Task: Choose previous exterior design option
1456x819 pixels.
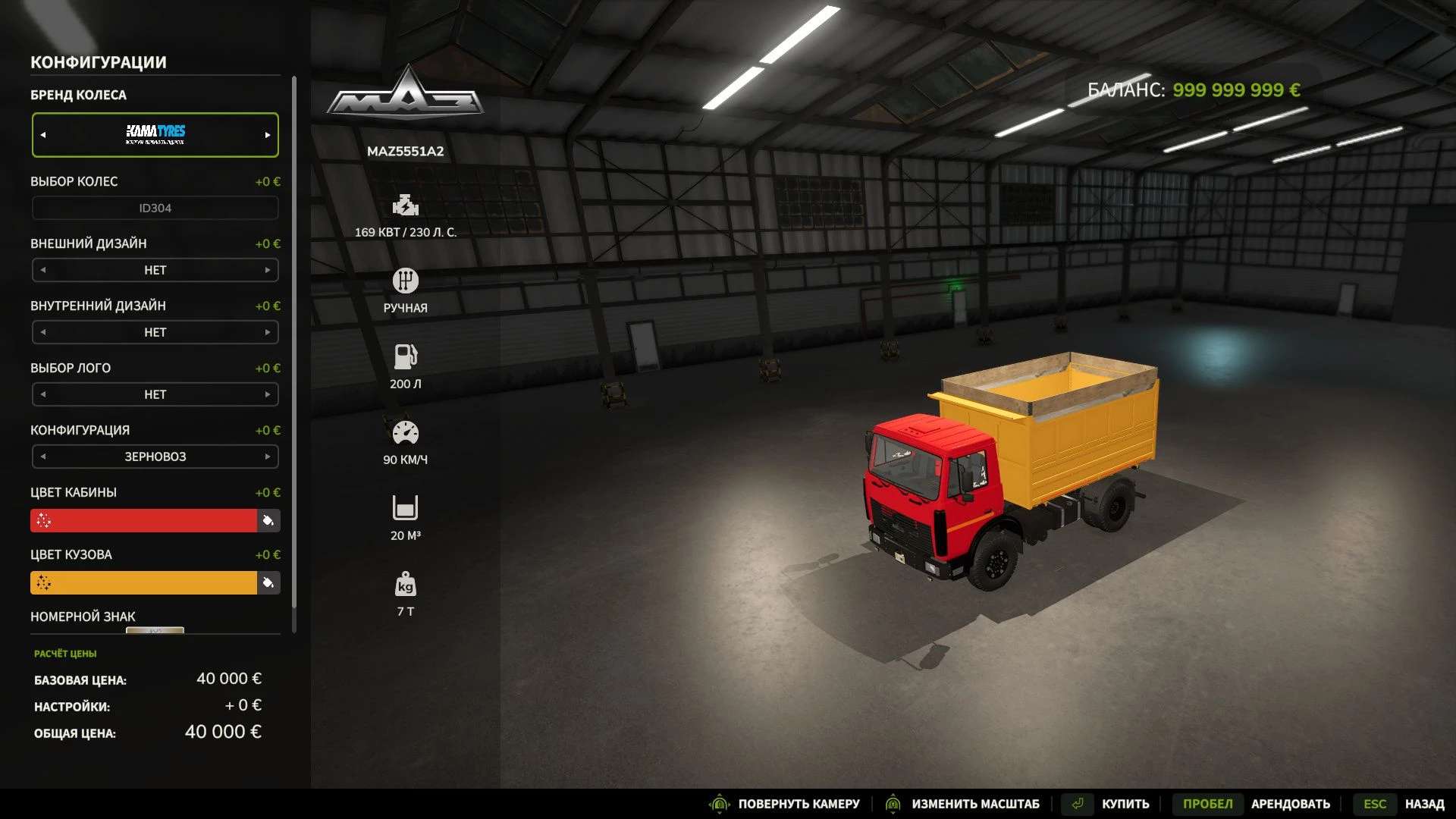Action: pos(43,270)
